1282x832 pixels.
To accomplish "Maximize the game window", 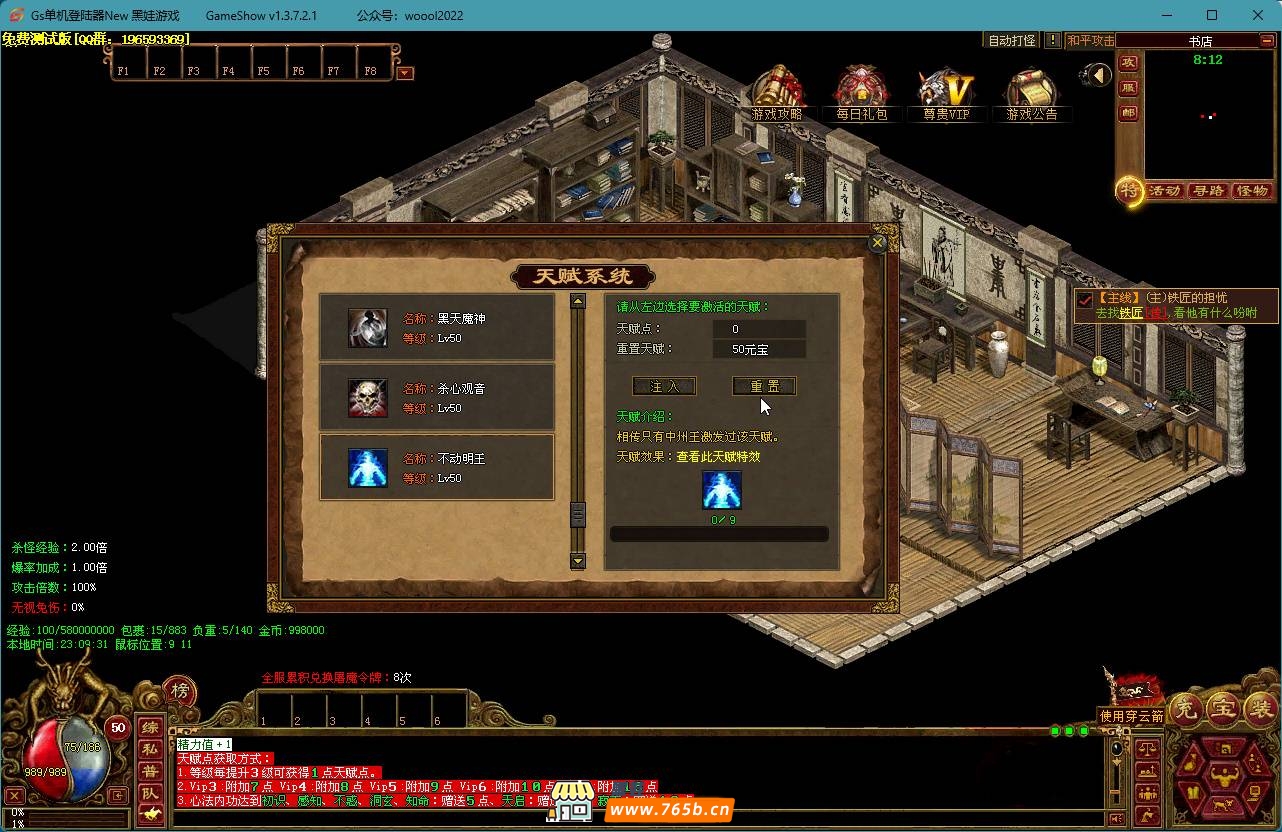I will [1212, 15].
